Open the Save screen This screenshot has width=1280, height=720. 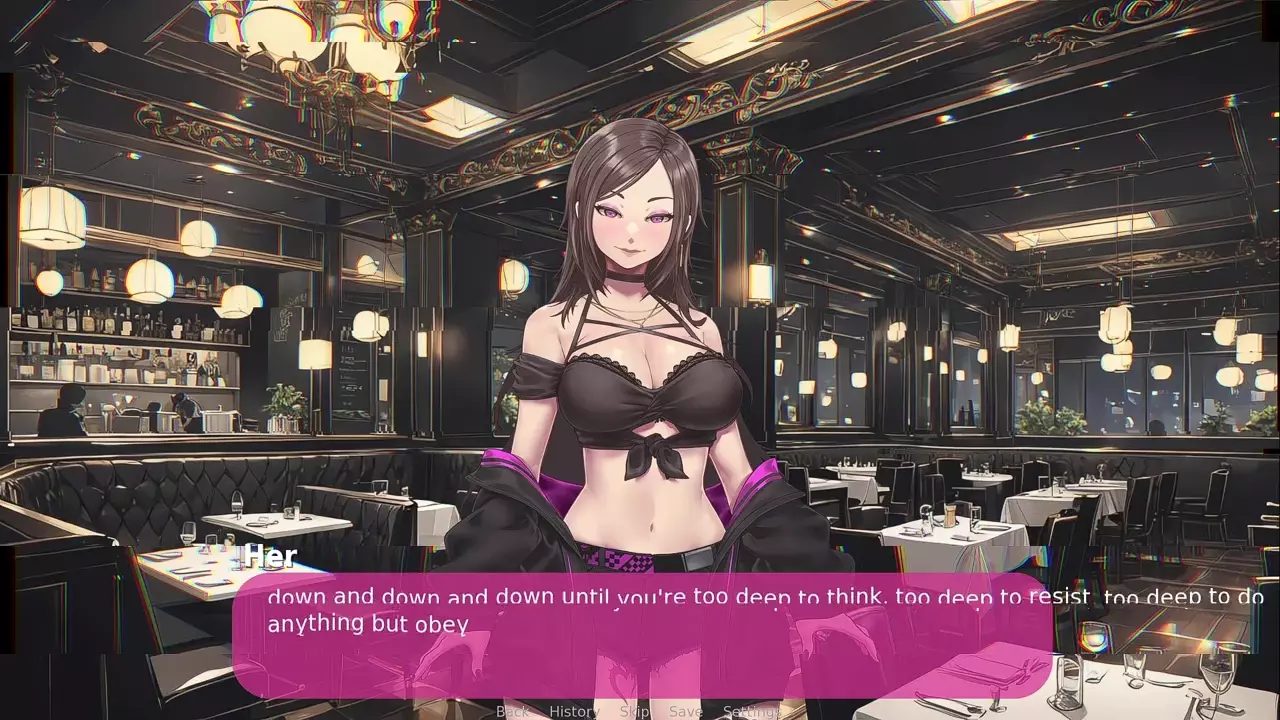point(685,711)
